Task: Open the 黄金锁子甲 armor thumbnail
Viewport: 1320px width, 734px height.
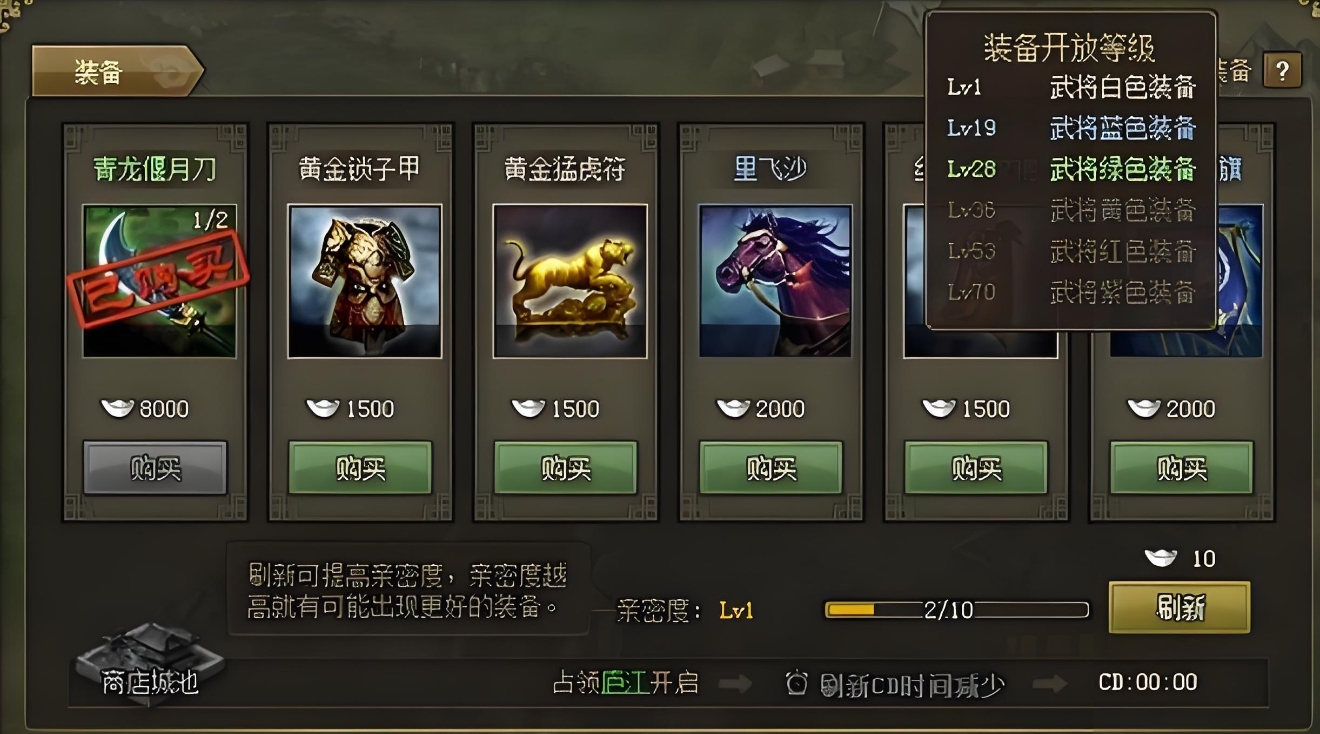Action: tap(364, 282)
